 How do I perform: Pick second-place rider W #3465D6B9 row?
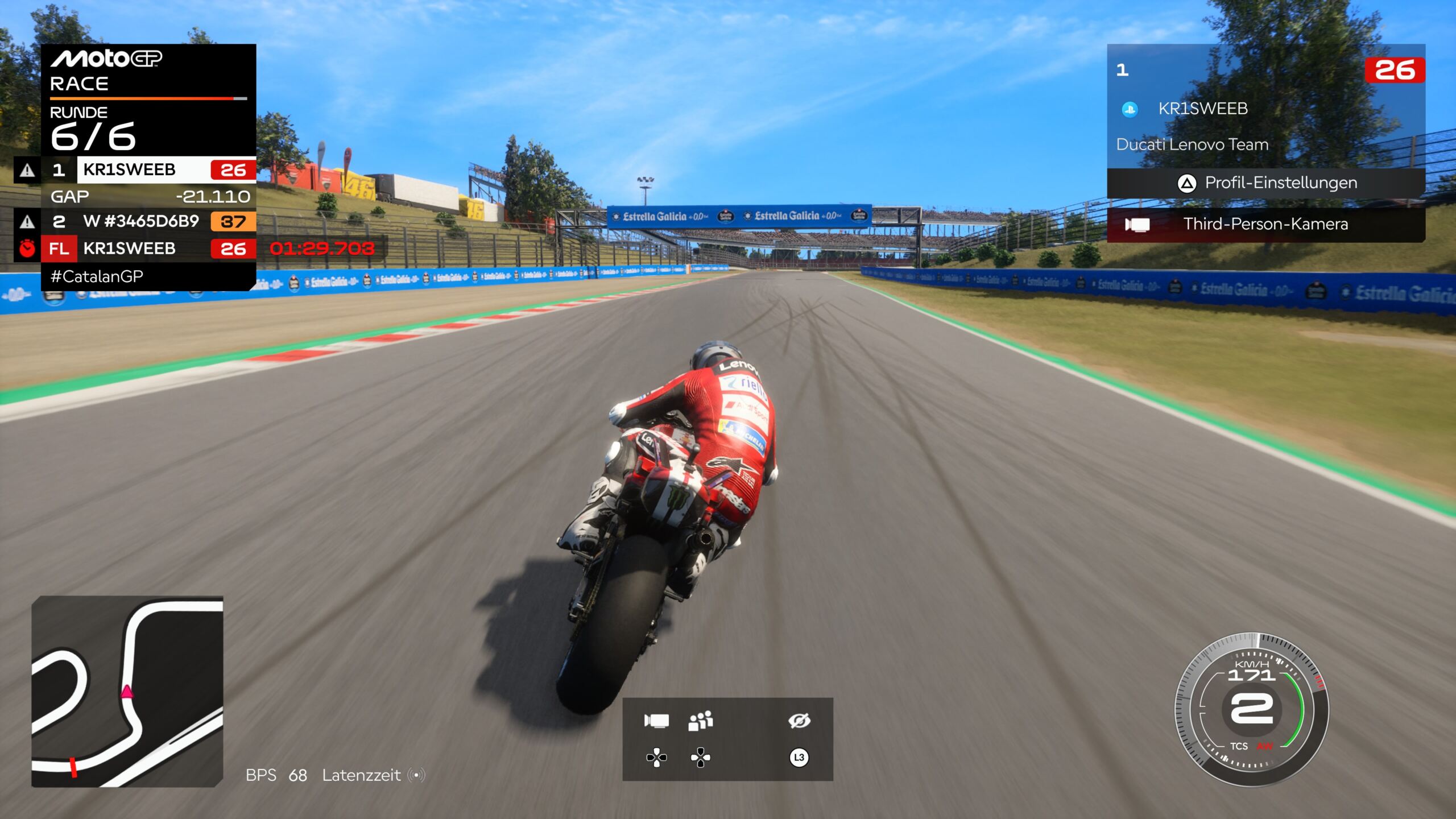149,221
